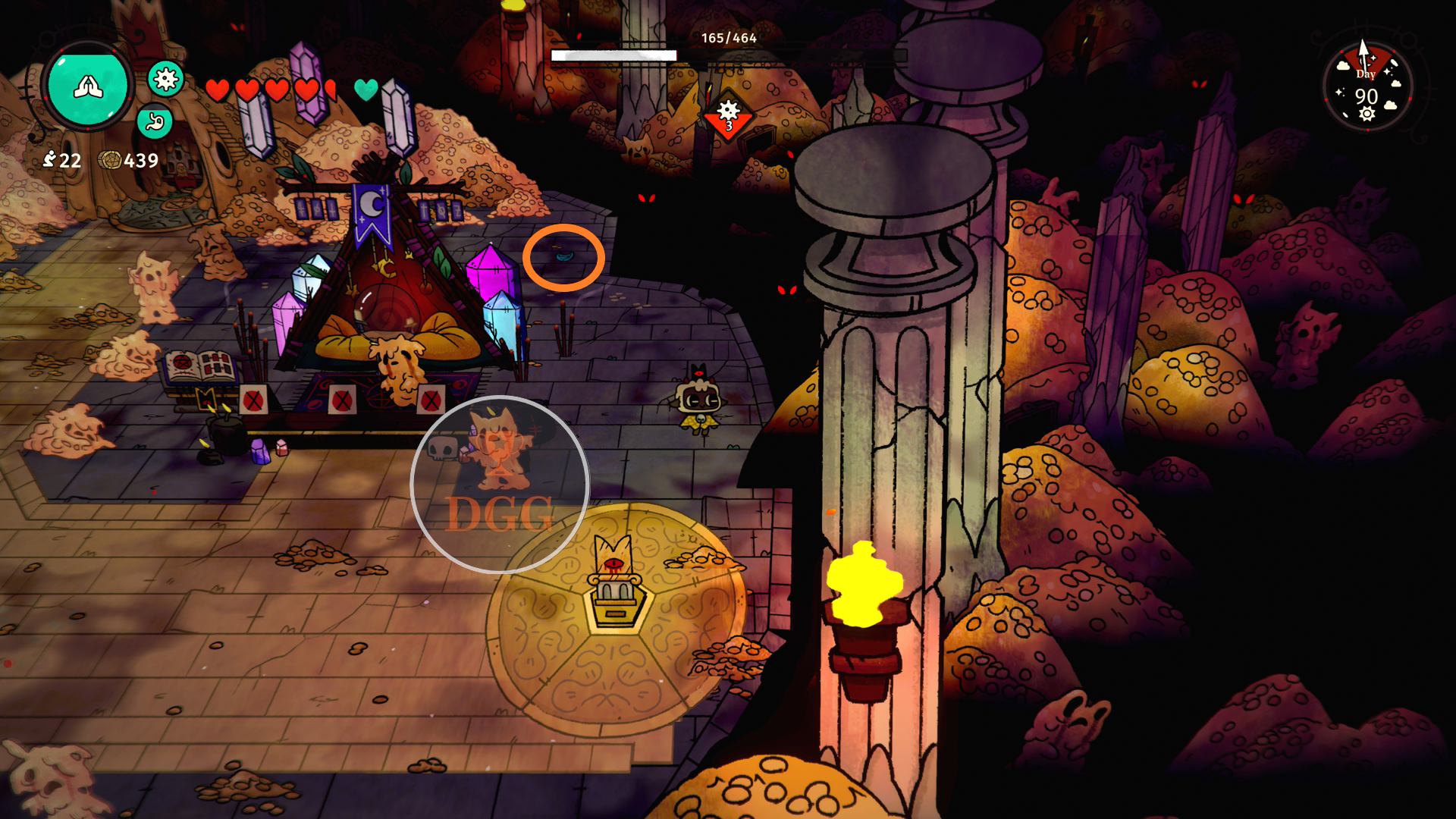
Task: Click the red diamond sickness marker
Action: [x=728, y=115]
